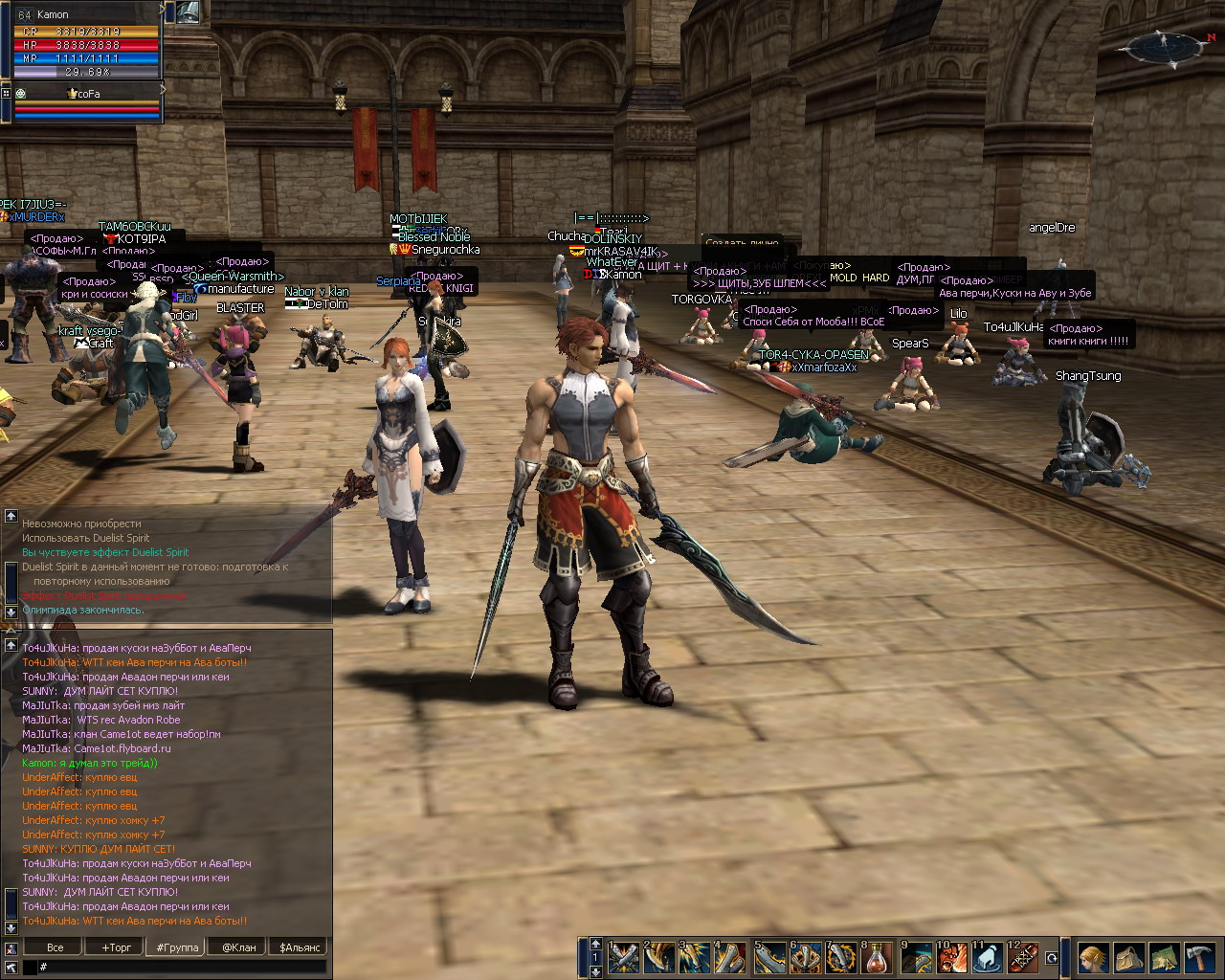Activate the crossed blades skill in slot 1
This screenshot has height=980, width=1225.
(x=625, y=958)
